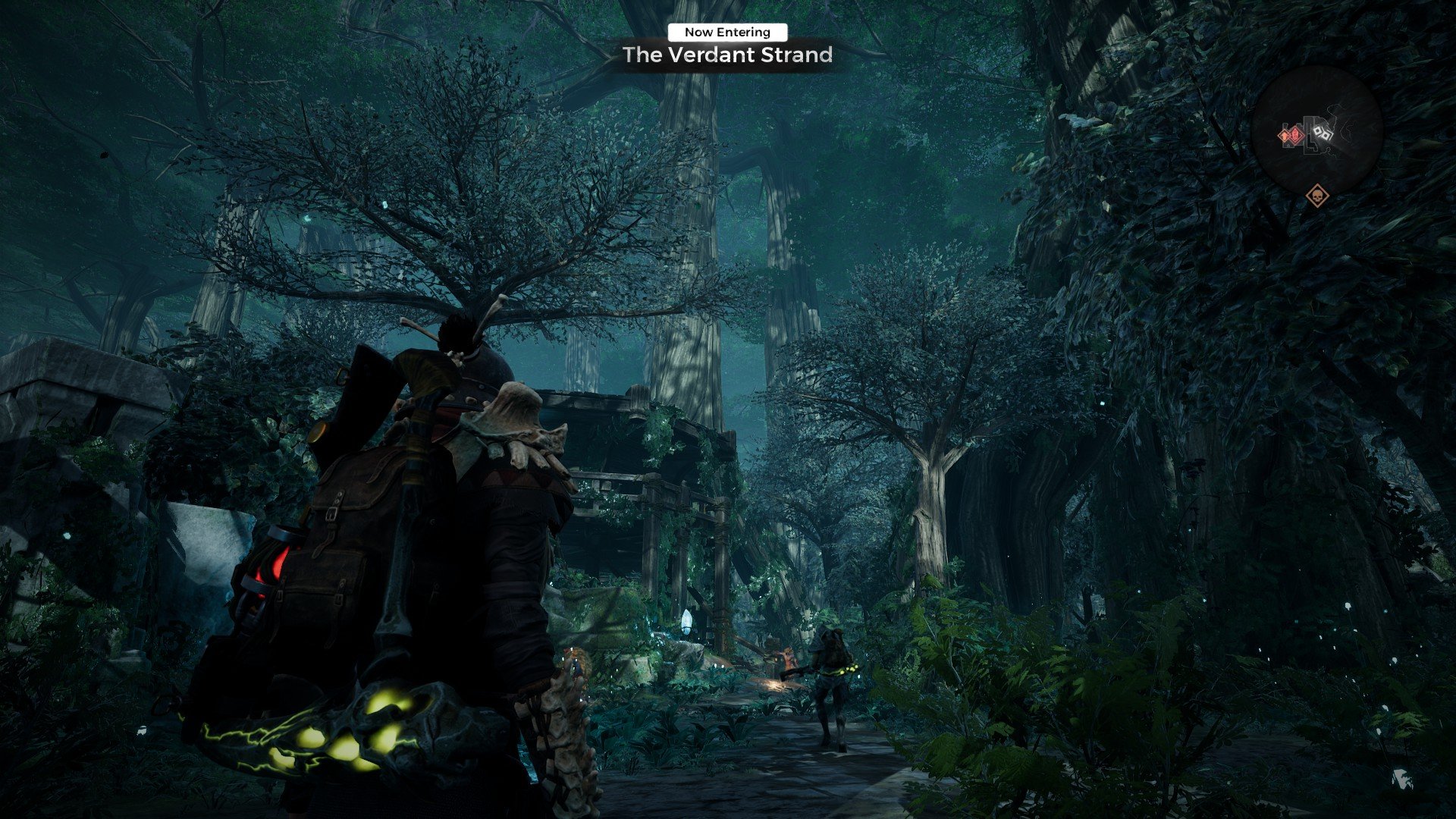Select the Verdant Strand title text
1456x819 pixels.
(x=726, y=55)
